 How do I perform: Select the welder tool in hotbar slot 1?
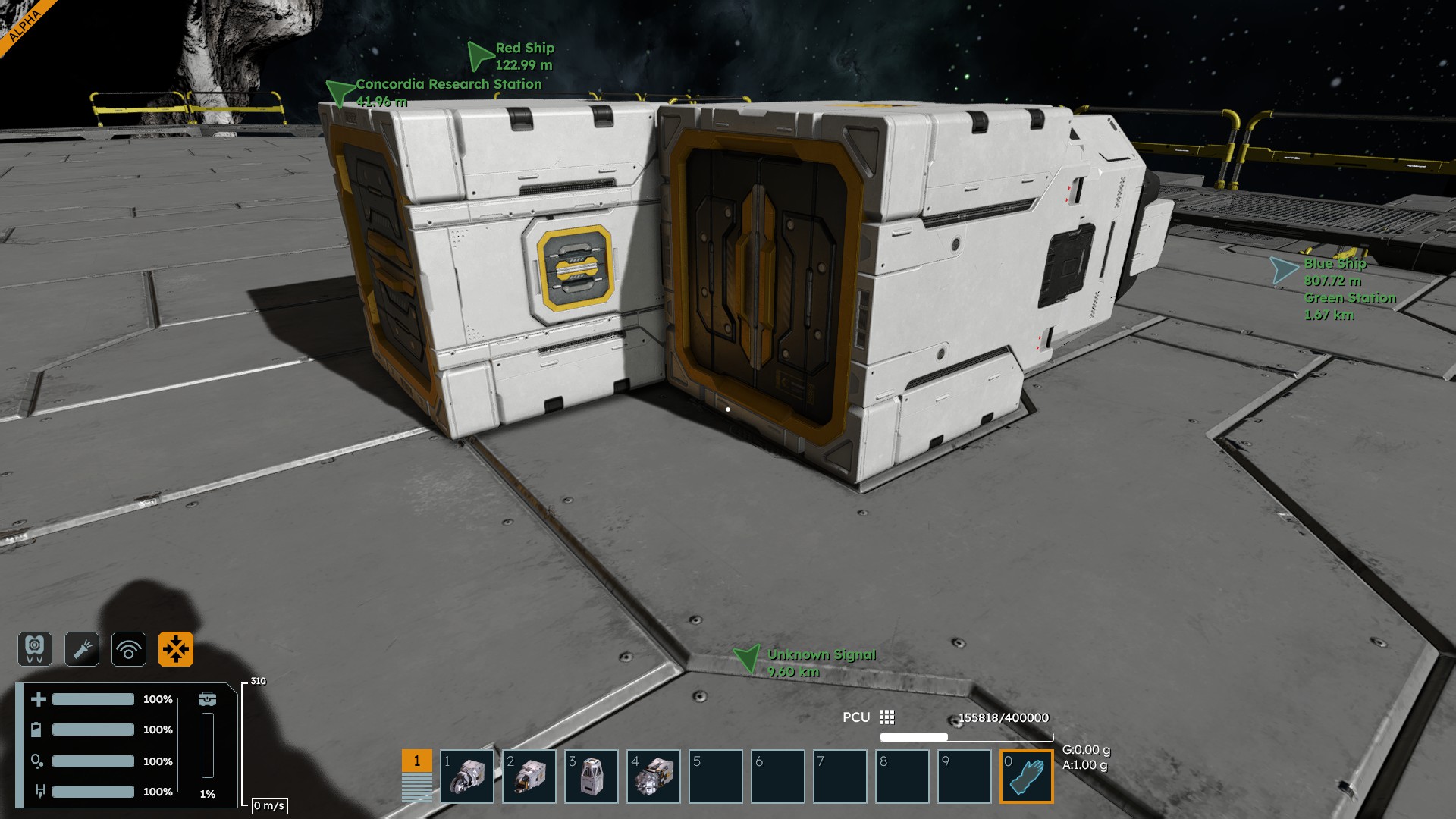pos(467,777)
